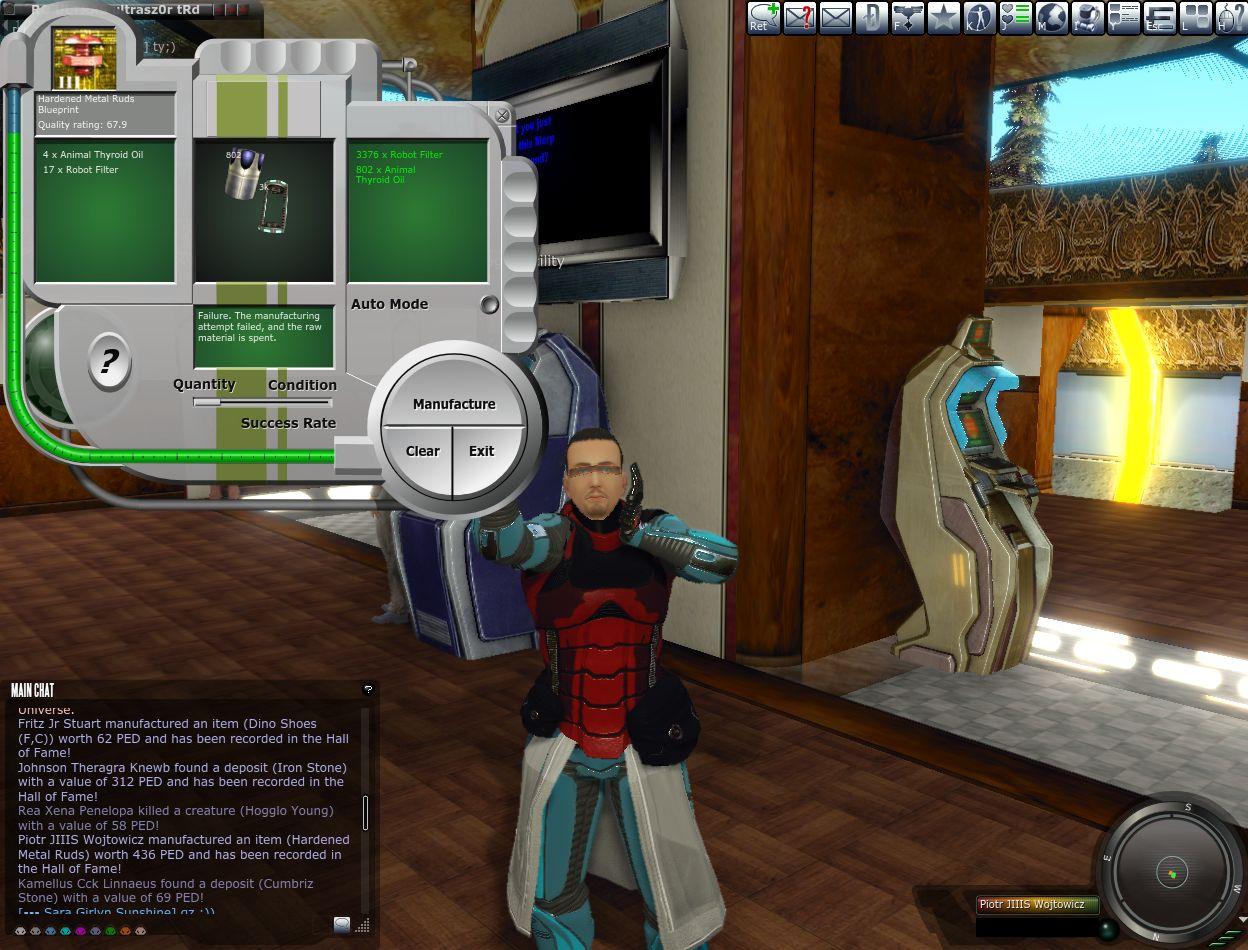
Task: Open manufacturing help with the question mark
Action: tap(108, 361)
